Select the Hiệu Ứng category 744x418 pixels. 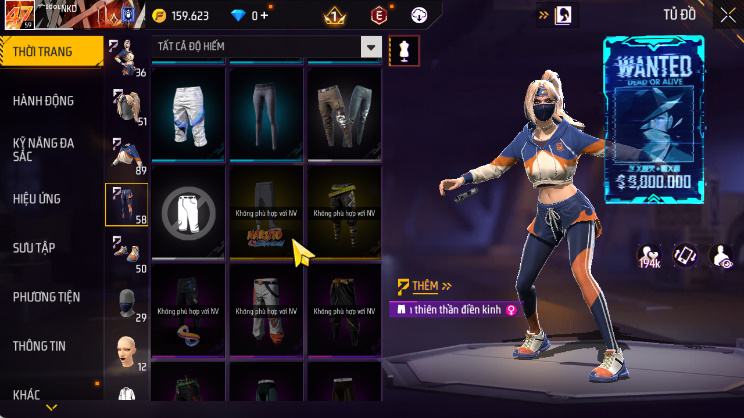point(38,198)
